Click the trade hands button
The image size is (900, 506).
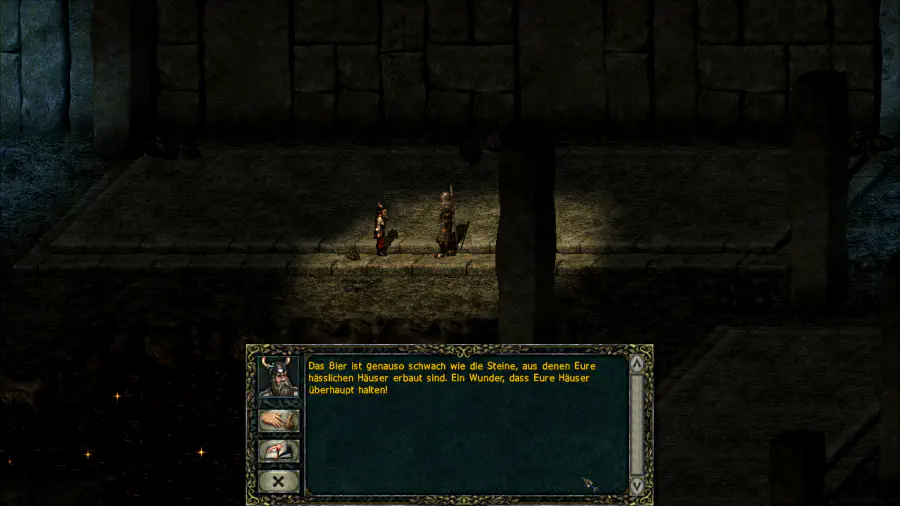(279, 421)
